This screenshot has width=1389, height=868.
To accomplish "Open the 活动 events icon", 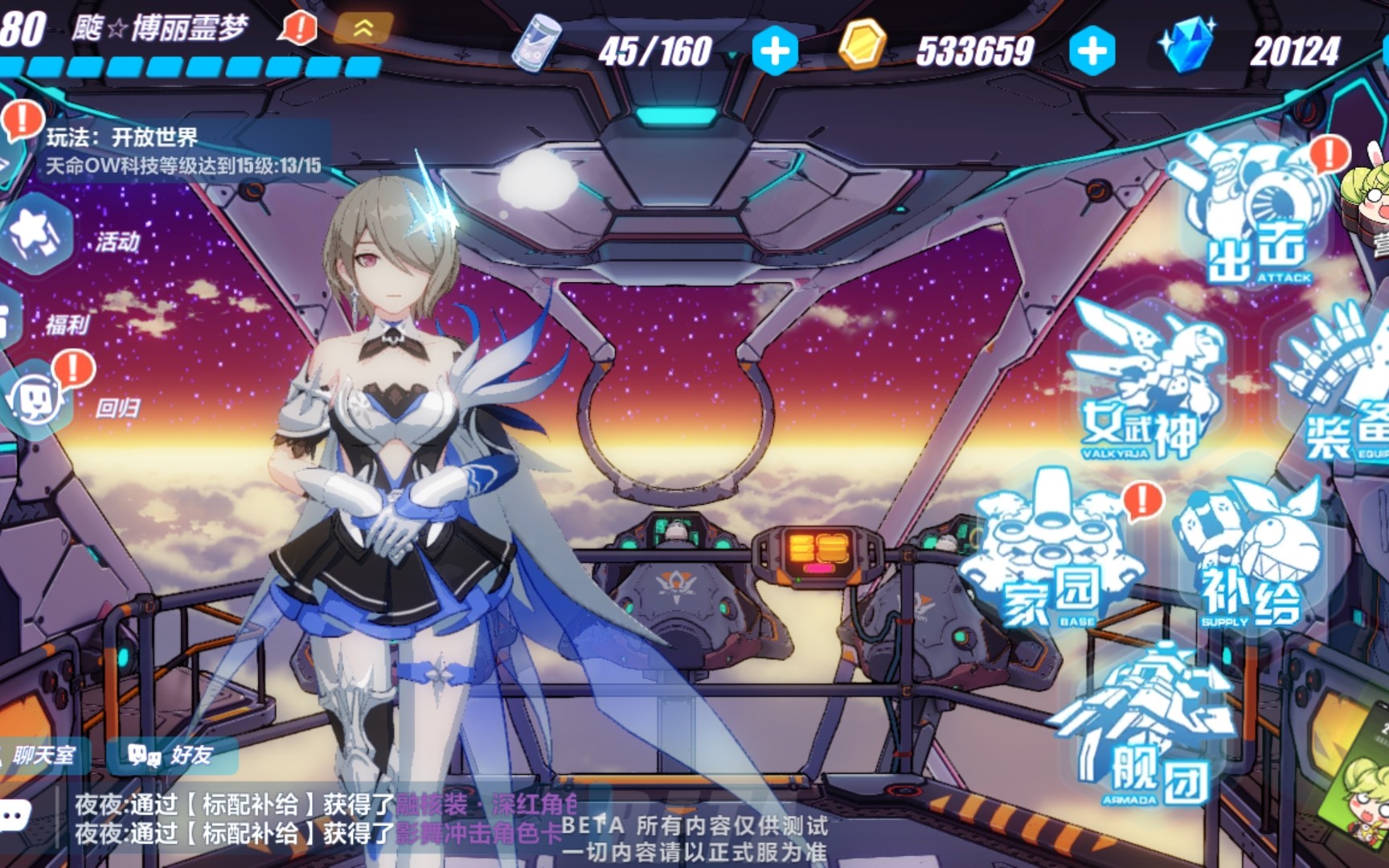I will pyautogui.click(x=40, y=235).
